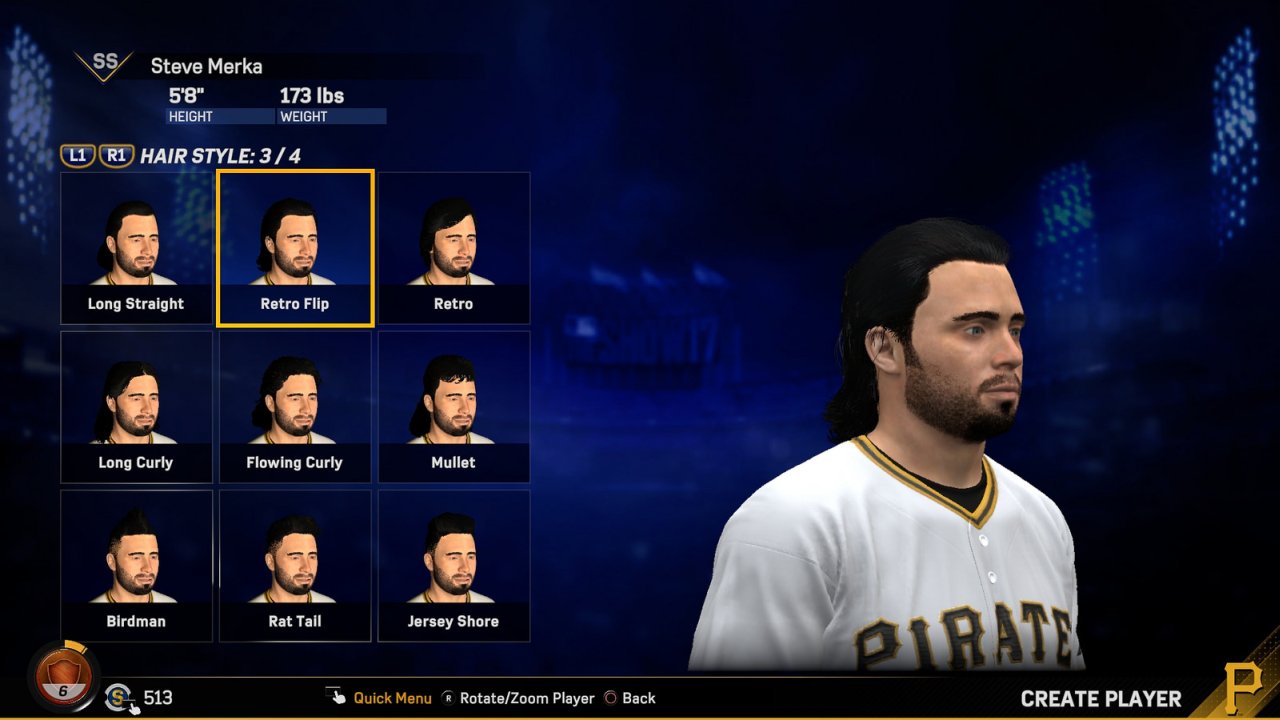The height and width of the screenshot is (720, 1280).
Task: Choose the Flowing Curly hair style
Action: click(x=295, y=407)
